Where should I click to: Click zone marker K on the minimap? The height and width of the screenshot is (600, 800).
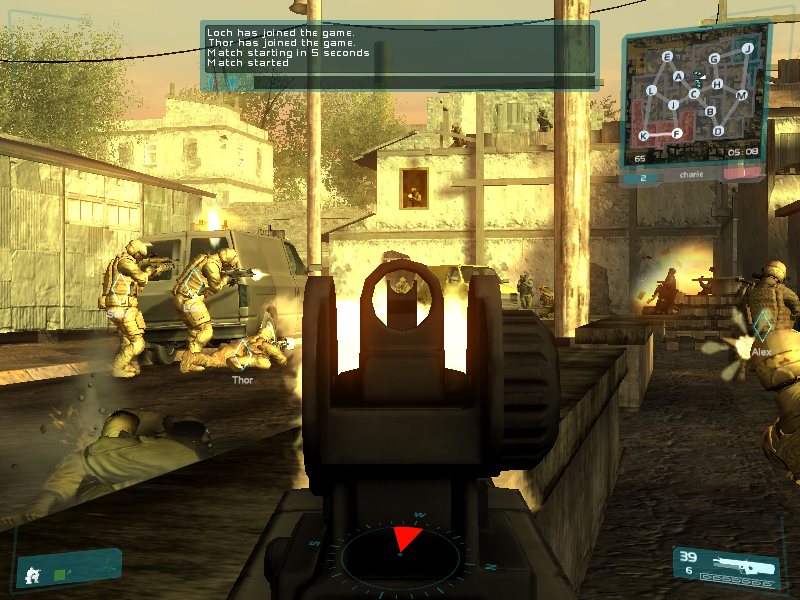tap(644, 135)
